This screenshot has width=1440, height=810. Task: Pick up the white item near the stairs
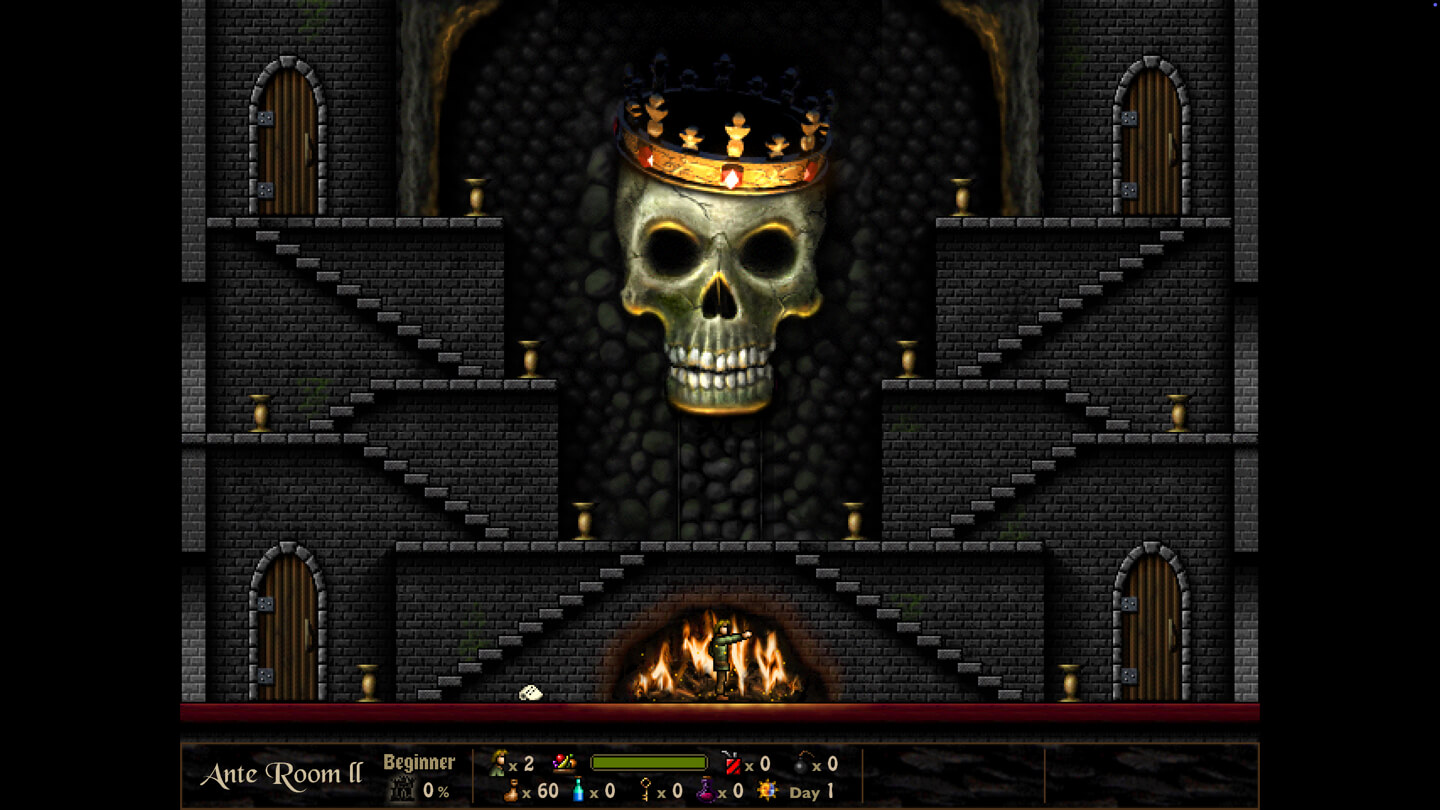530,692
